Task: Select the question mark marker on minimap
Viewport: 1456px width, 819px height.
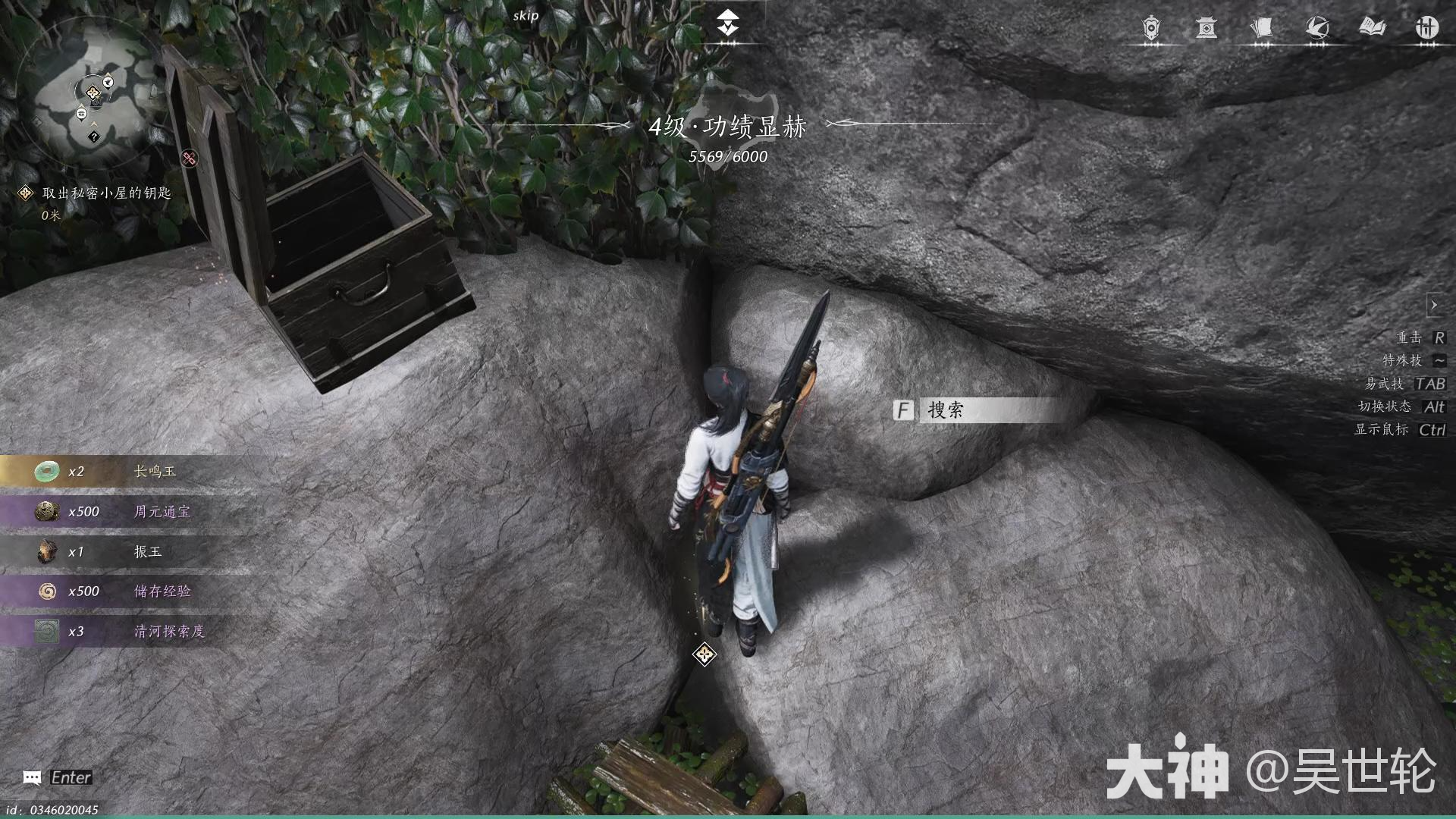Action: 93,136
